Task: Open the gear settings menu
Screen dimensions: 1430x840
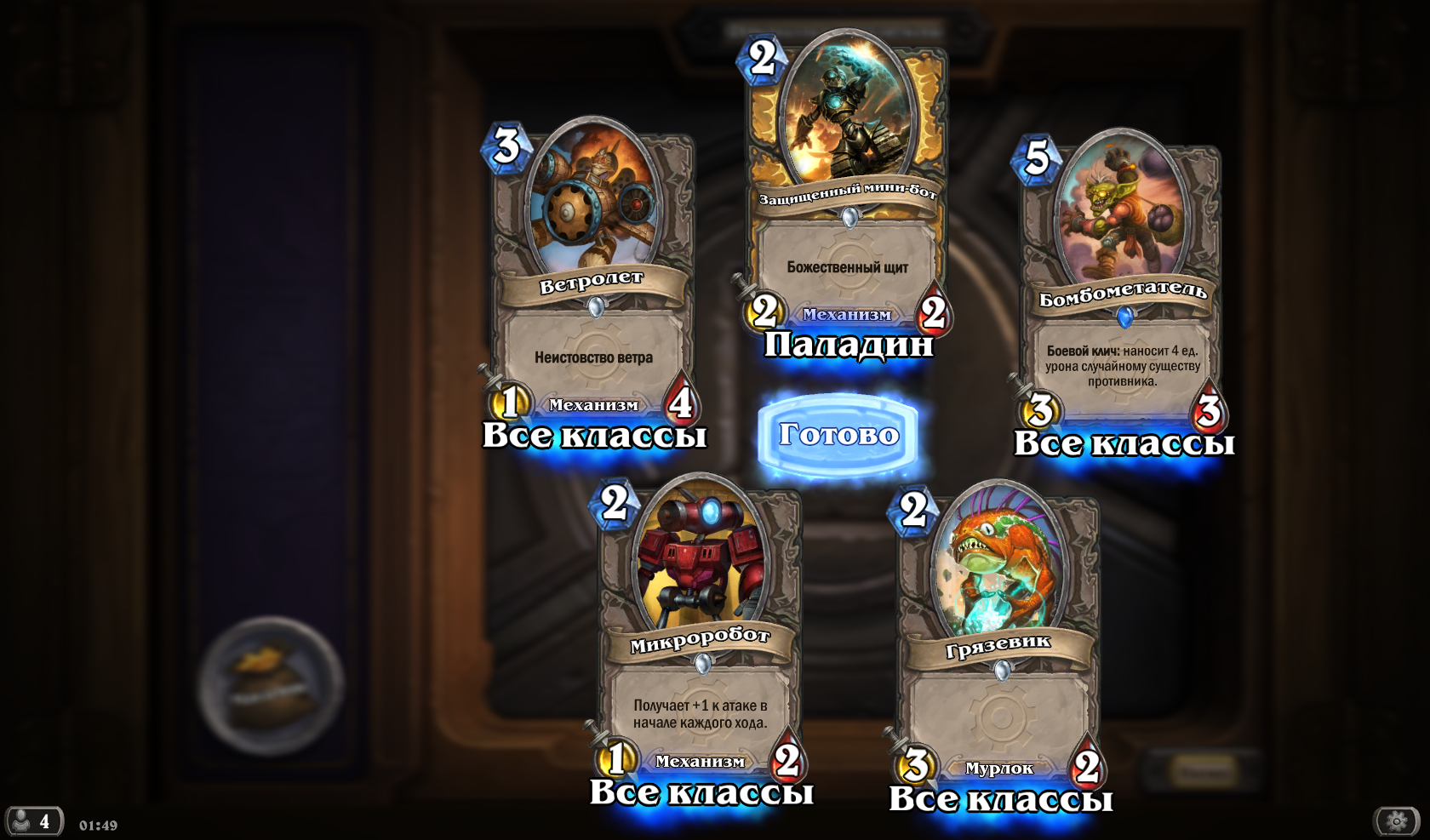Action: 1397,820
